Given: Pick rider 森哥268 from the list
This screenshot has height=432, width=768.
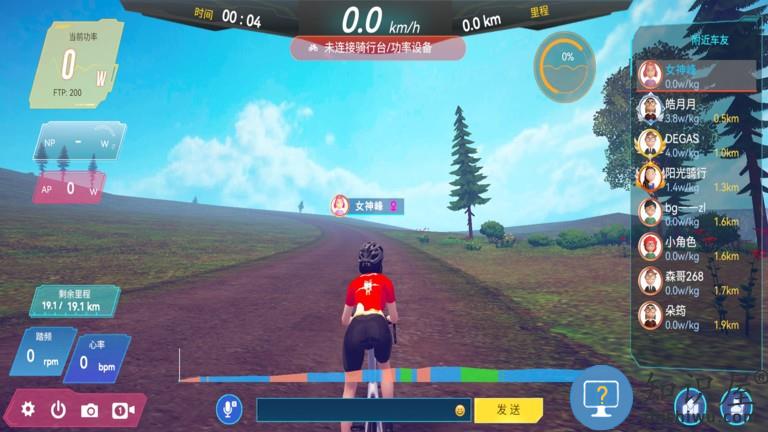Looking at the screenshot, I should coord(690,282).
